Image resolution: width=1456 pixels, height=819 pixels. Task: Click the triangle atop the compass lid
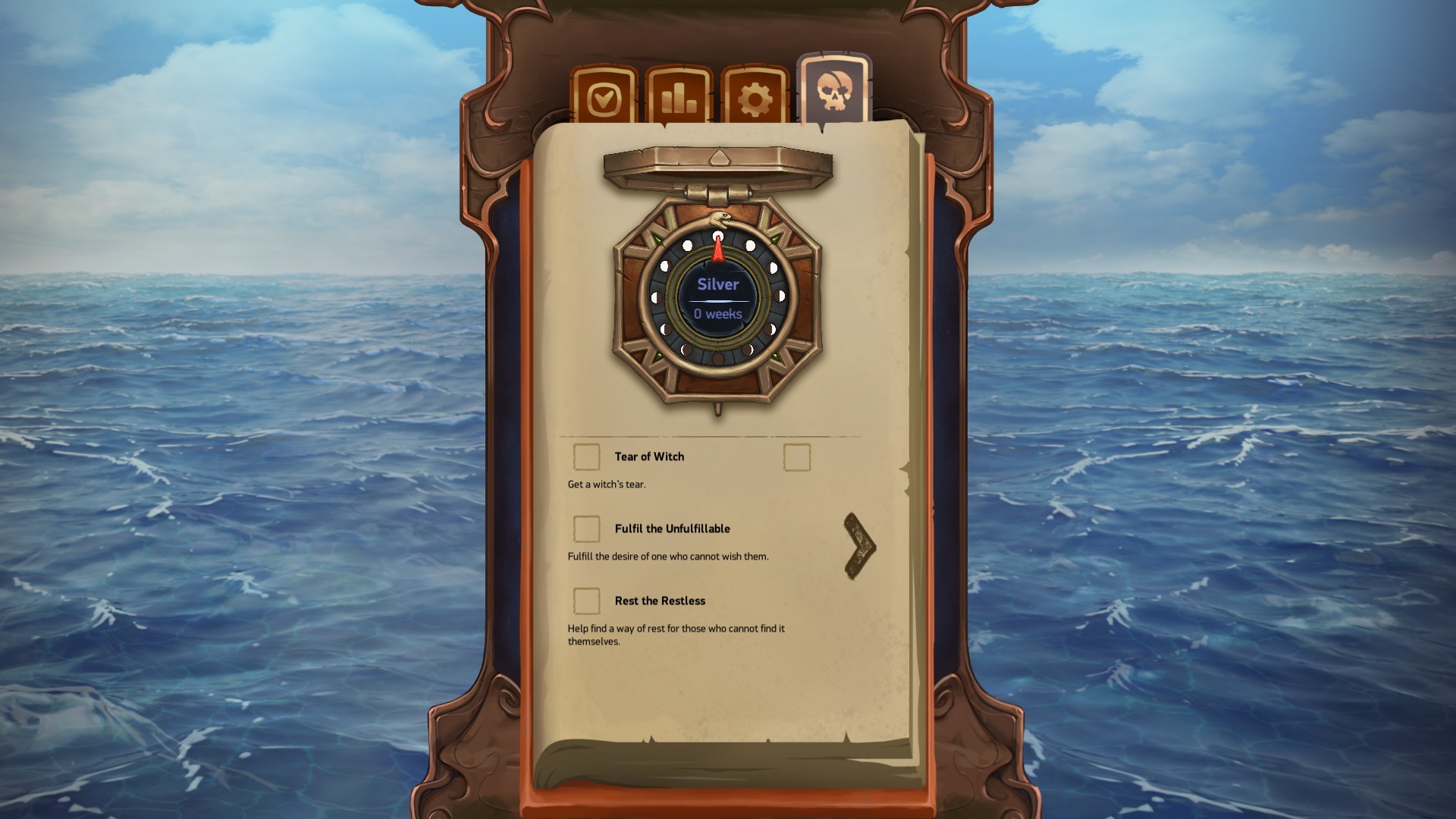point(719,157)
